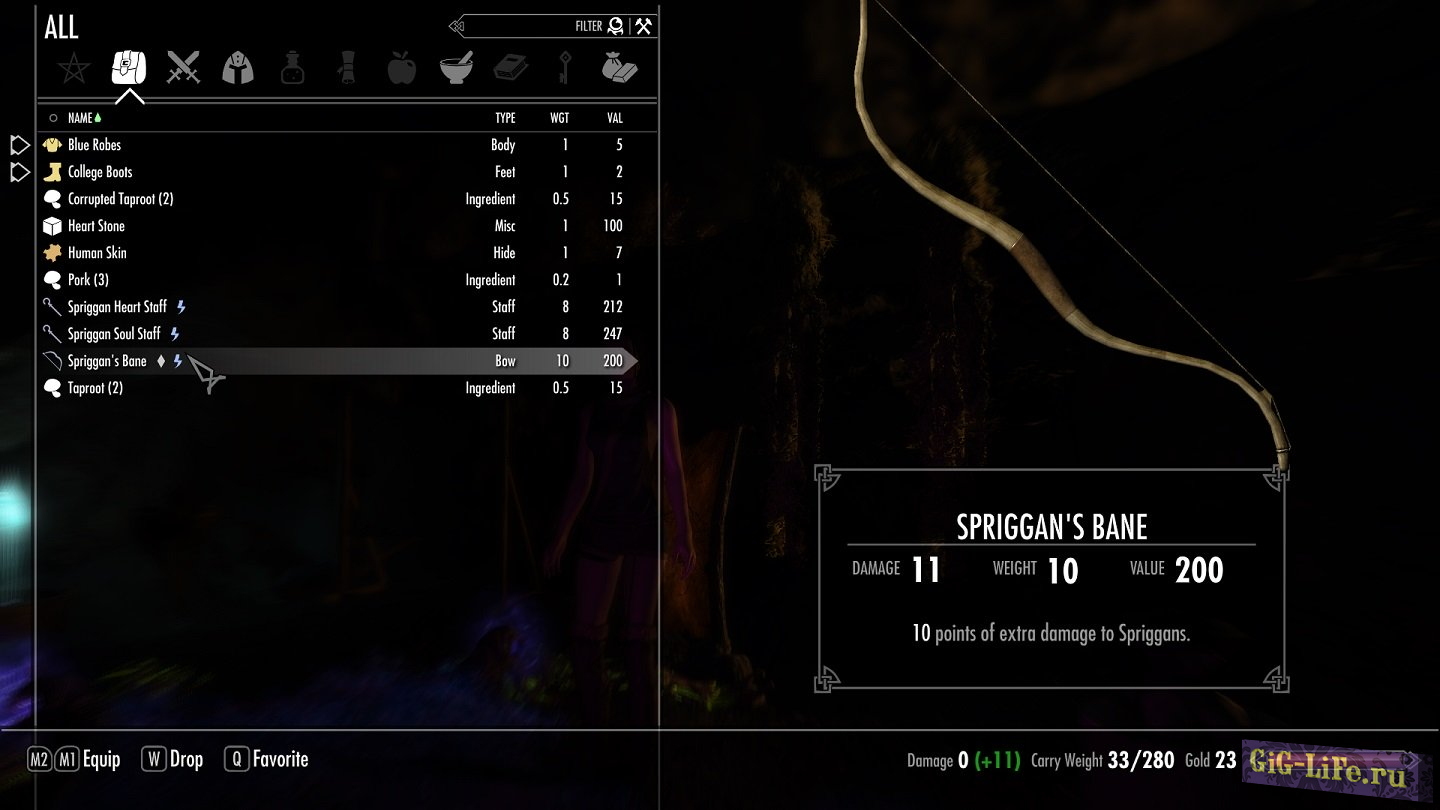This screenshot has width=1440, height=810.
Task: Choose the Pork ingredient row
Action: (x=88, y=280)
